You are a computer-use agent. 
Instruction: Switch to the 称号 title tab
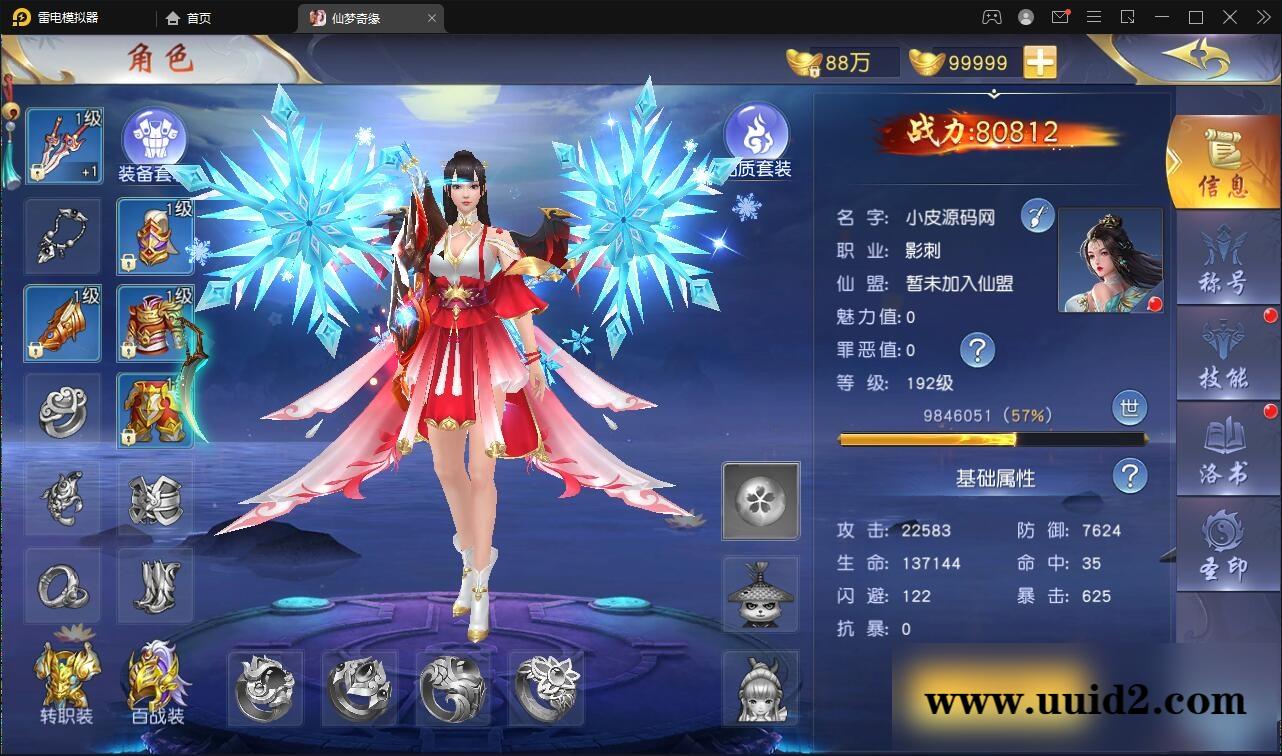(x=1225, y=258)
